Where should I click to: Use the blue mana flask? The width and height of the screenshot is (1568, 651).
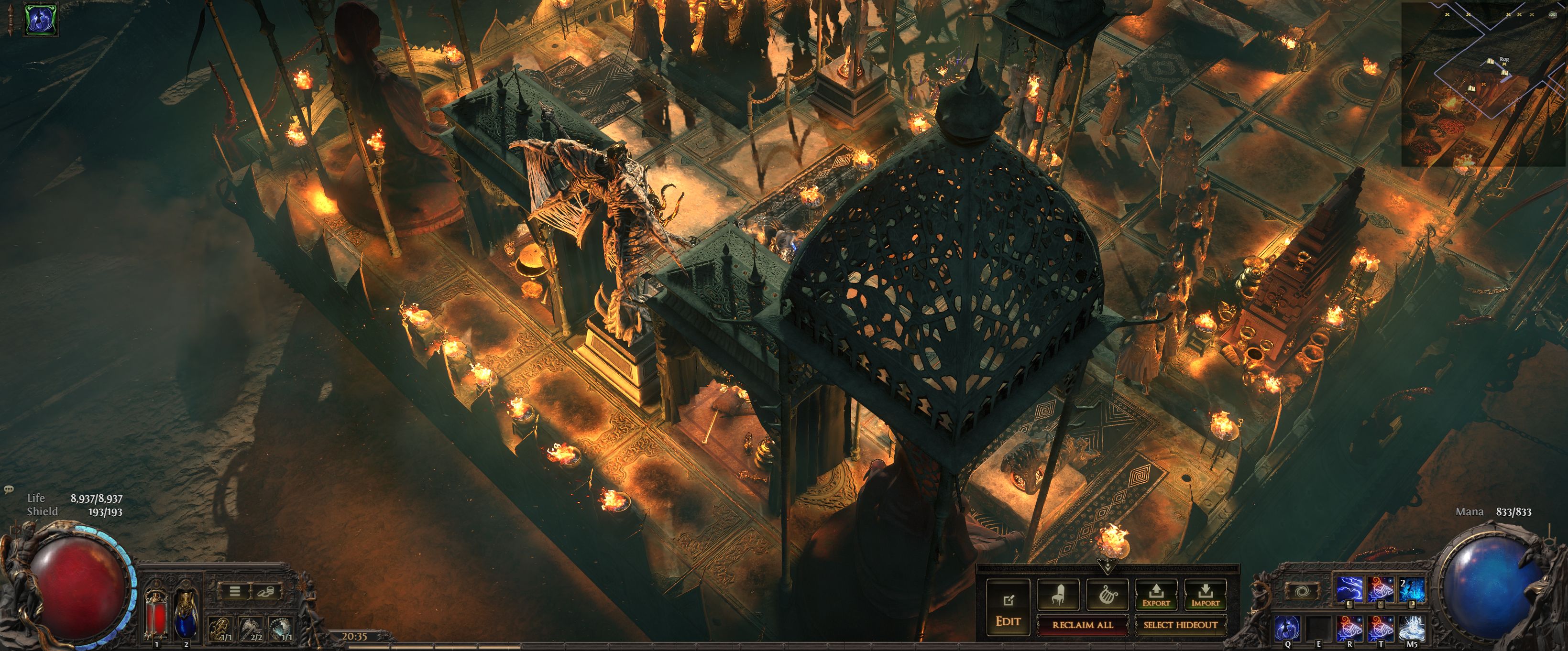pos(186,614)
